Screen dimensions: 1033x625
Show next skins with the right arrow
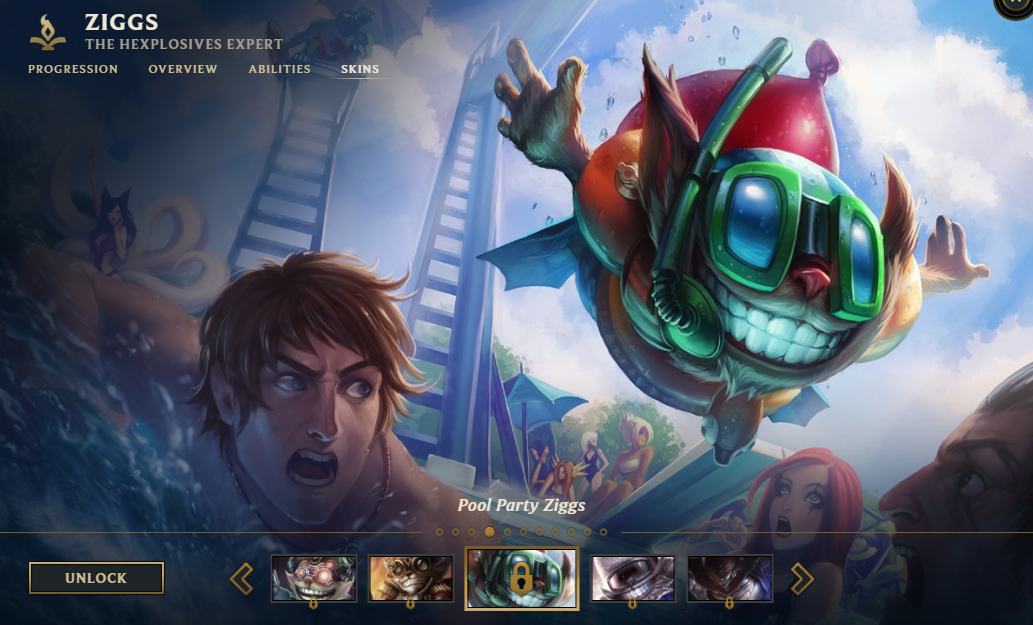(802, 578)
